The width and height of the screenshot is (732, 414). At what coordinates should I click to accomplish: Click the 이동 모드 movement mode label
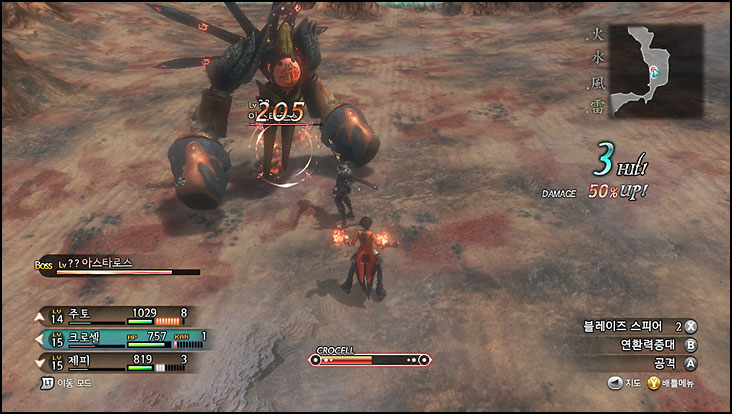click(x=71, y=382)
